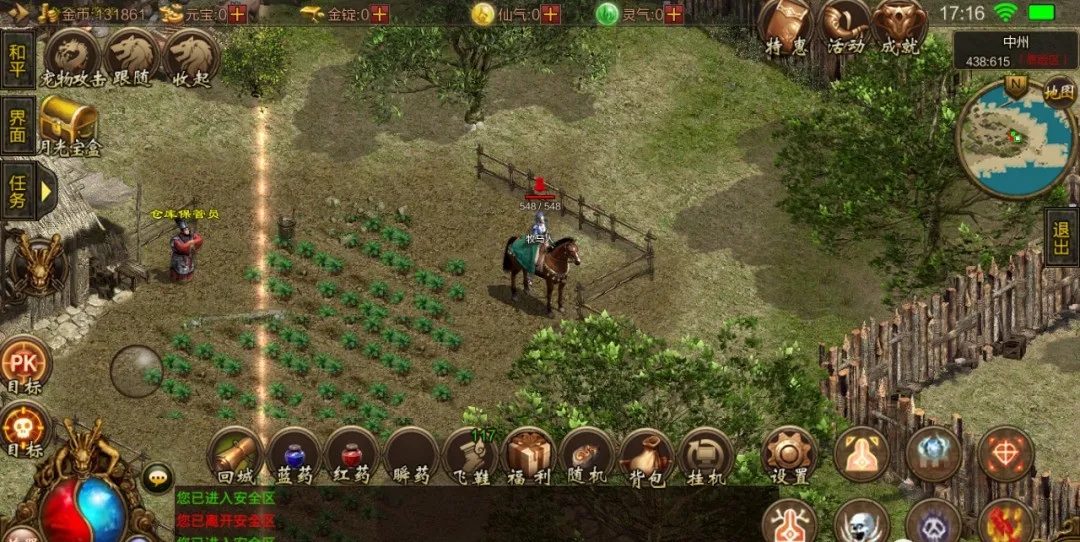Image resolution: width=1080 pixels, height=542 pixels.
Task: Open the 月光宝盒 treasure chest
Action: [x=69, y=125]
